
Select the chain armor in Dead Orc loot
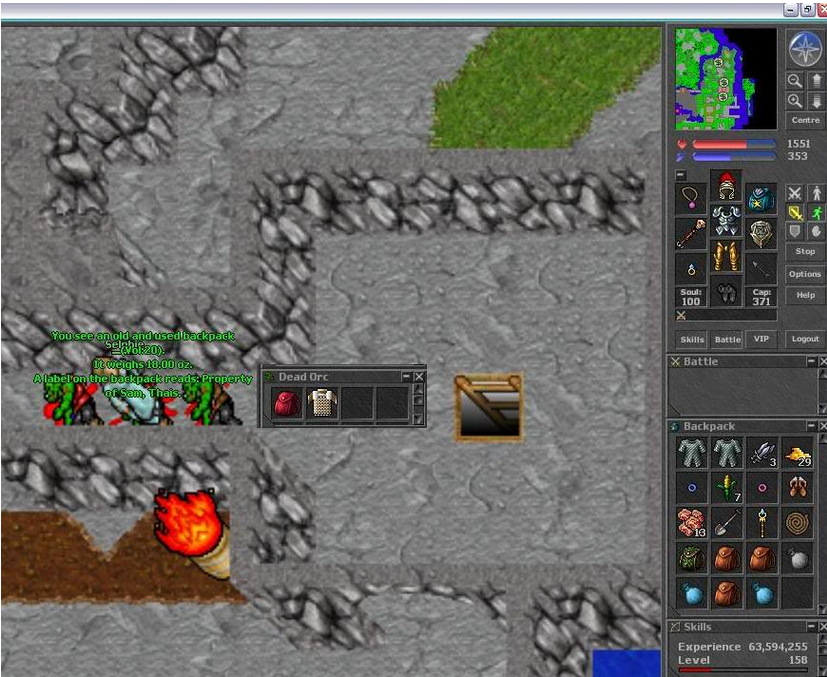[320, 404]
